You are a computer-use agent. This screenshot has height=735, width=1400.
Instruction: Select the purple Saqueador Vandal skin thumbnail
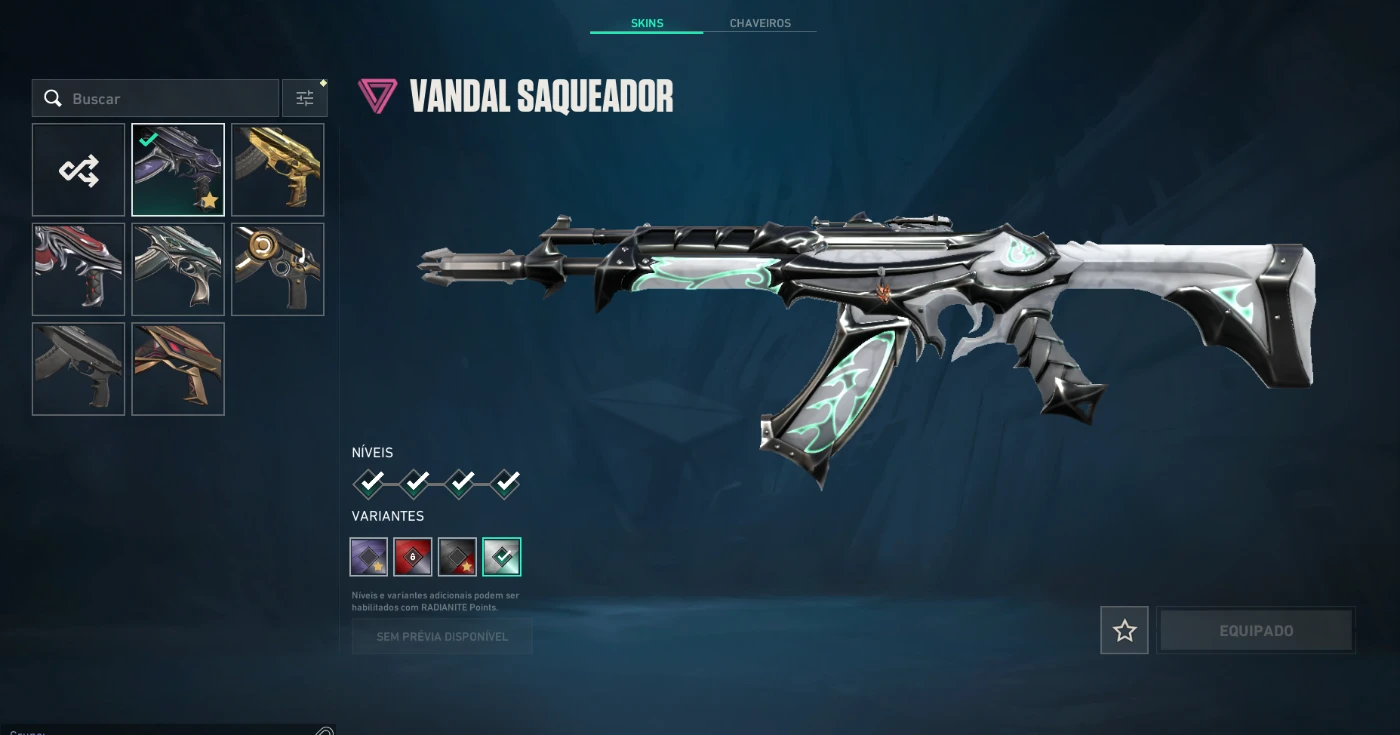pos(178,170)
